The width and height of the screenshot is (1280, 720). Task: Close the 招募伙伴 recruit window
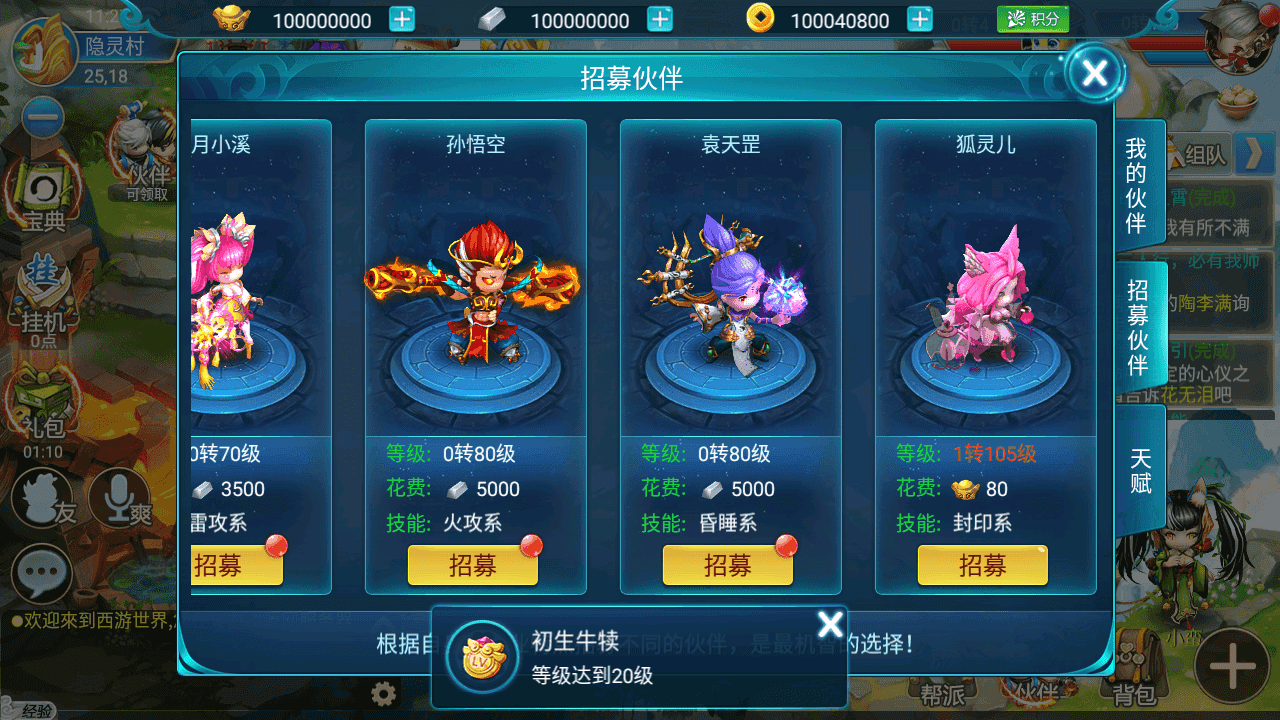click(1095, 73)
